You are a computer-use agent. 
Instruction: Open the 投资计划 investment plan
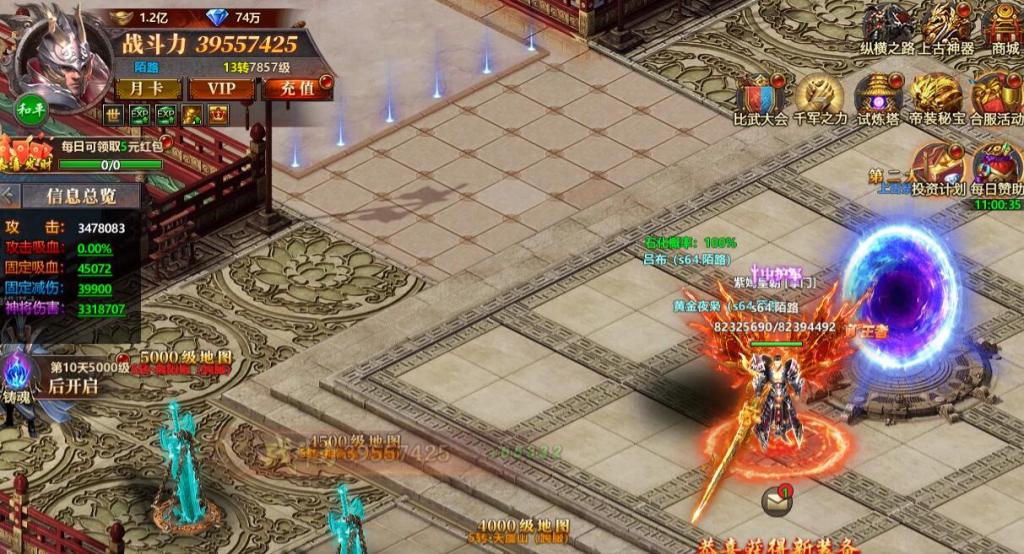tap(937, 166)
